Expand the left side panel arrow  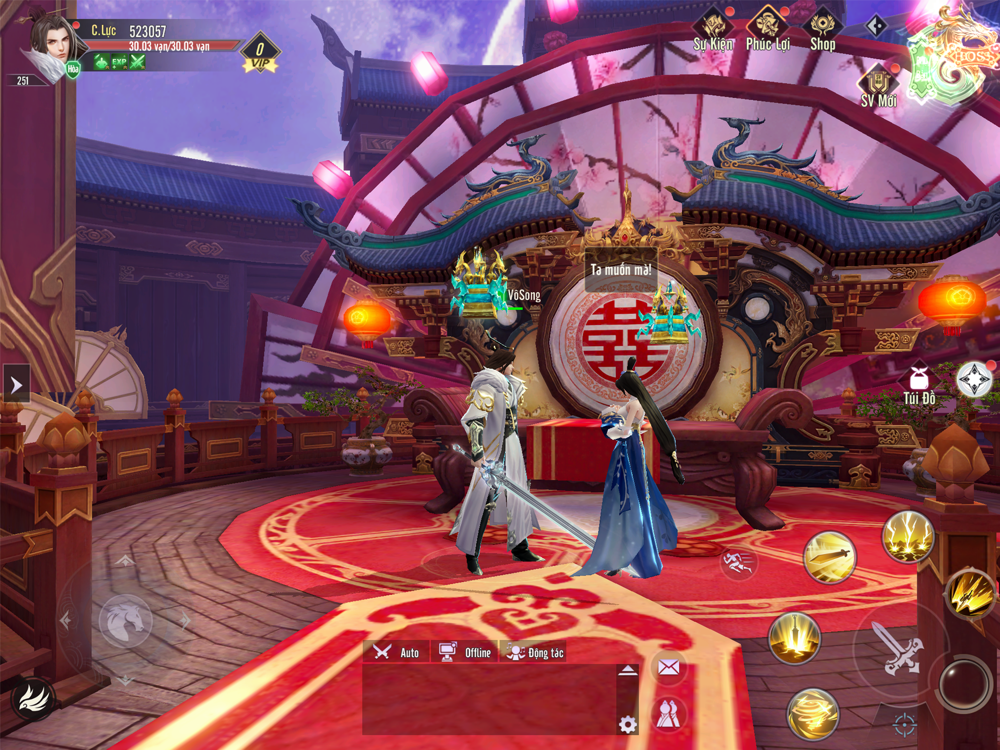16,382
